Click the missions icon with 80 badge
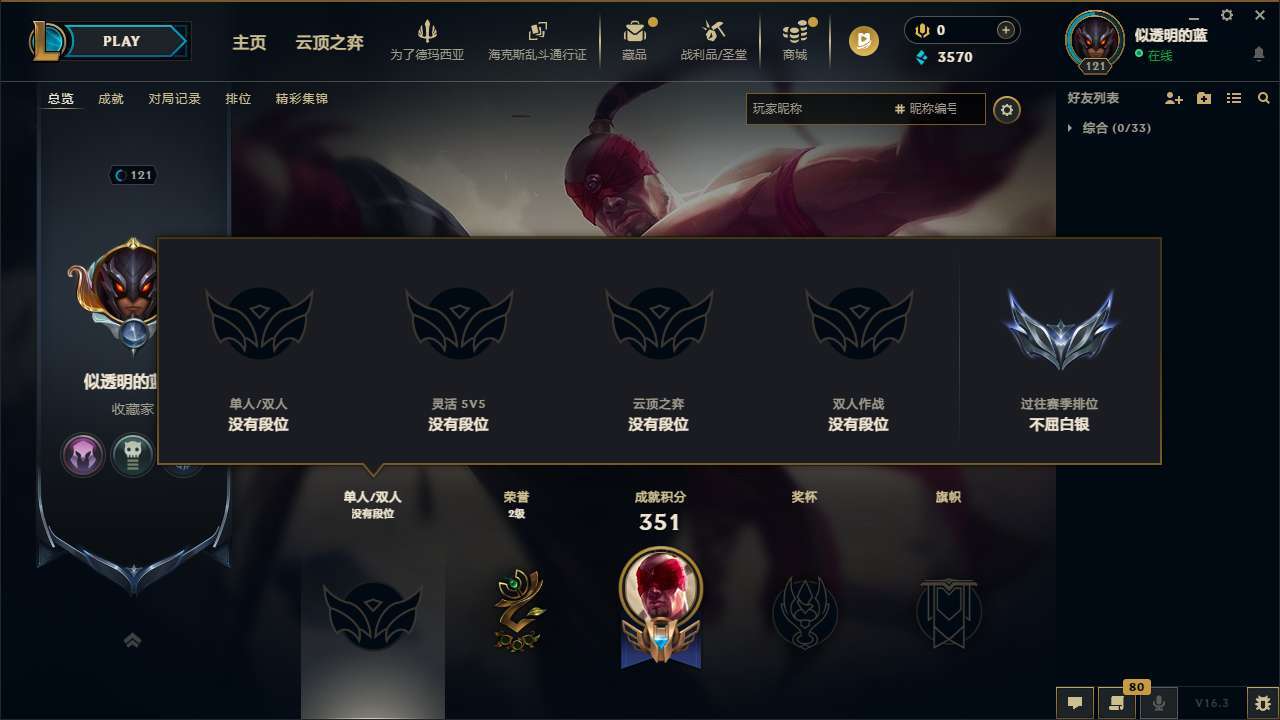This screenshot has width=1280, height=720. pos(1116,702)
